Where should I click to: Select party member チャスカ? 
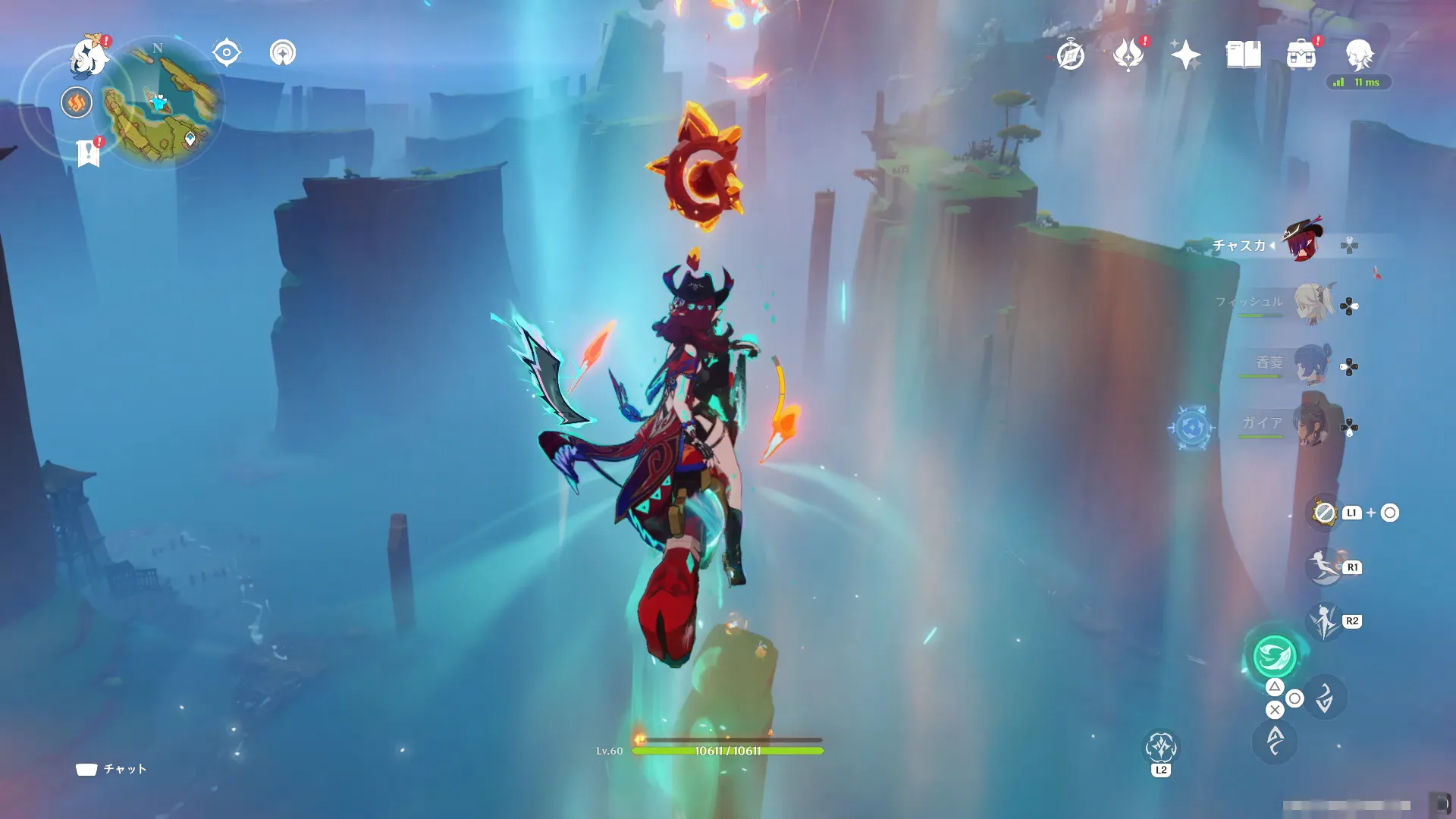1302,242
